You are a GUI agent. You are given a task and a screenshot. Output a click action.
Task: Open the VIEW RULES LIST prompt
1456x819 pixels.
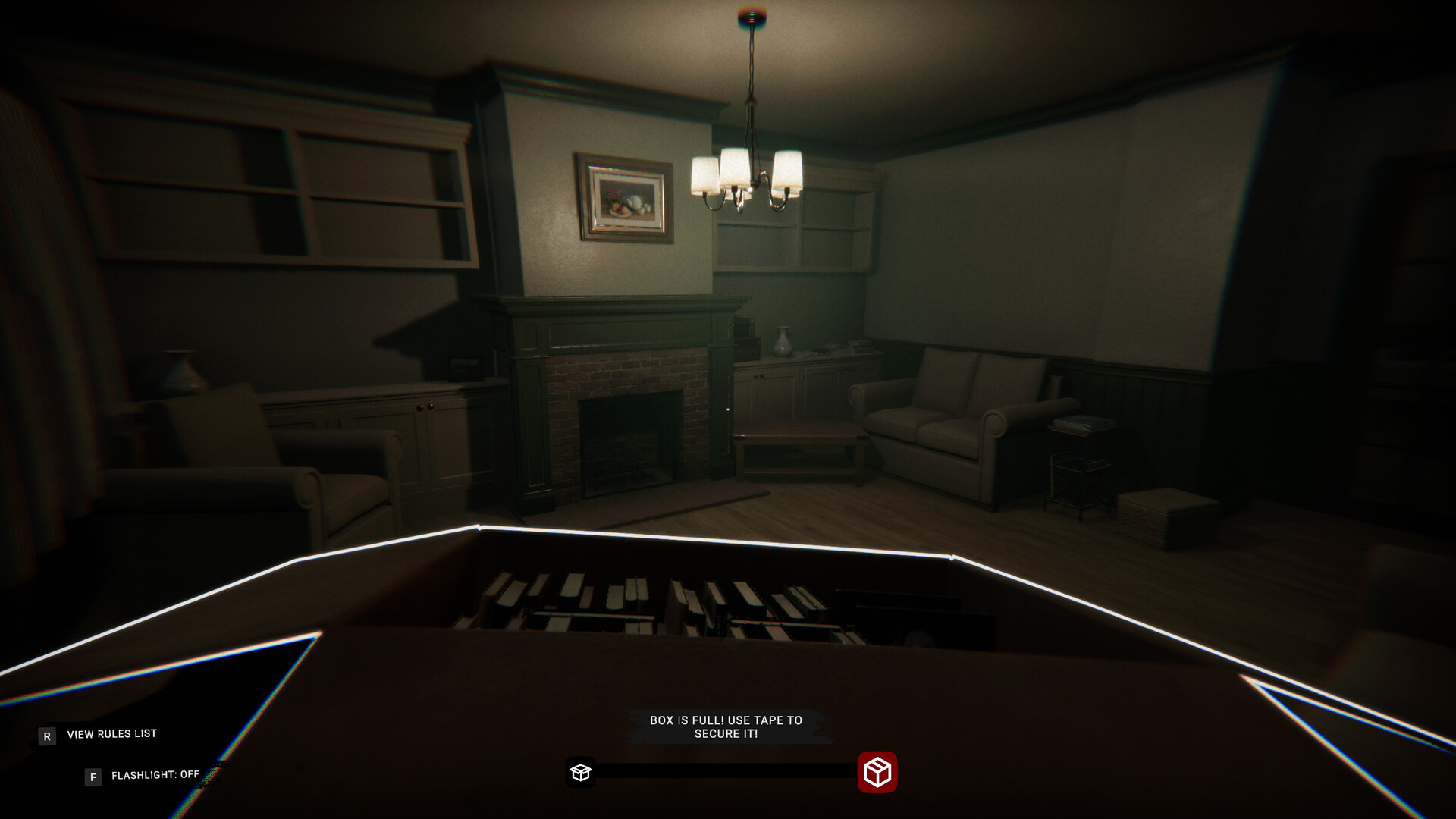pyautogui.click(x=111, y=733)
